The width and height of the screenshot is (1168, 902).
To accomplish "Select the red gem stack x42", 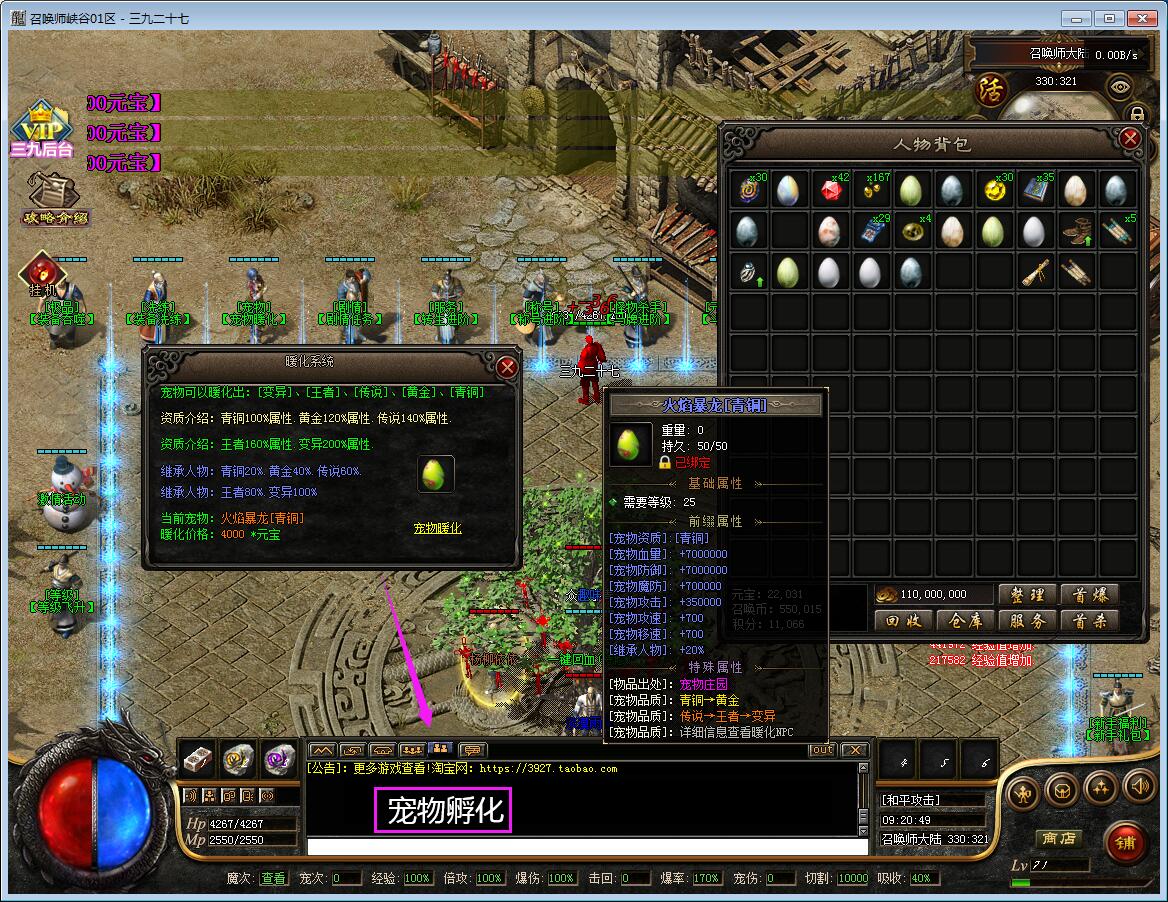I will pyautogui.click(x=829, y=190).
